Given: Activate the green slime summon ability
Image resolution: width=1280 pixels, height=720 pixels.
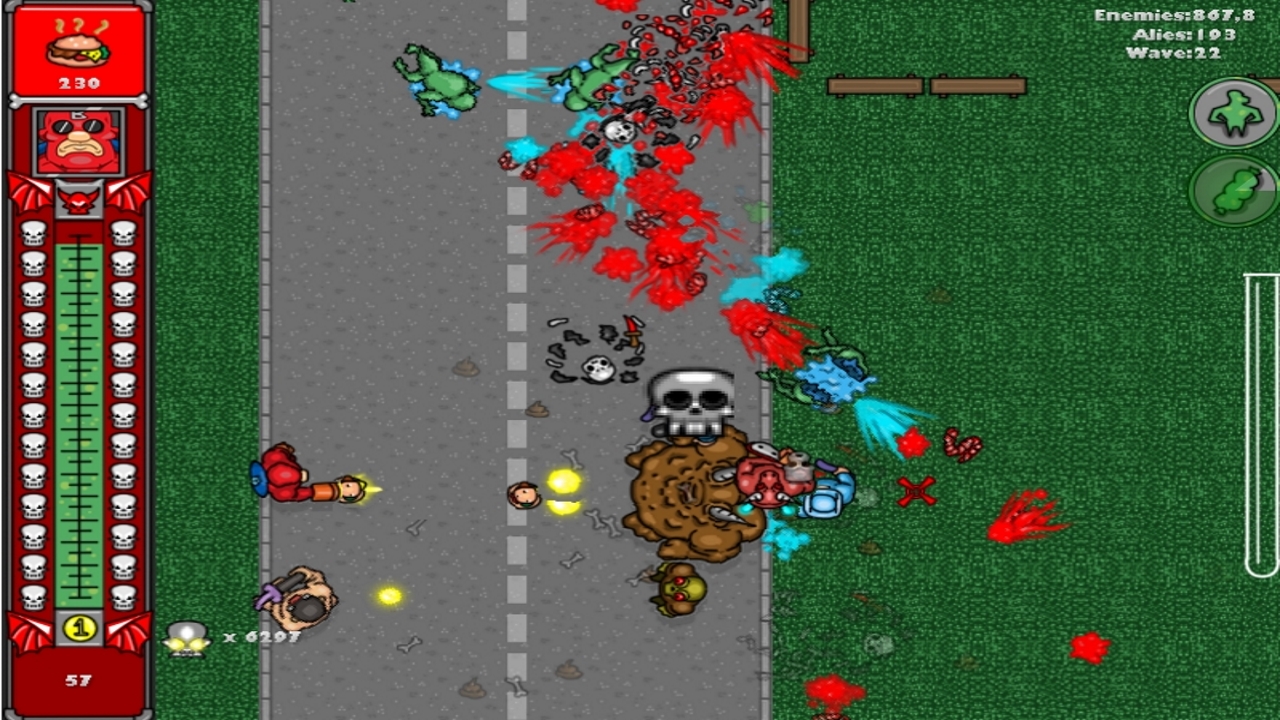Looking at the screenshot, I should pos(1235,189).
